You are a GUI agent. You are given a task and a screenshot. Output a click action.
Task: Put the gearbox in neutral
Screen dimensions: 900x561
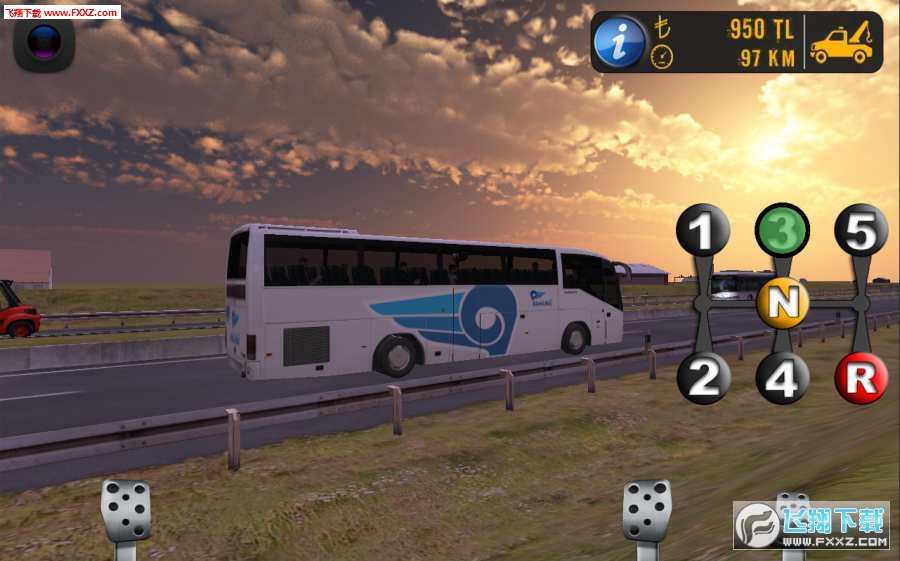pos(783,303)
